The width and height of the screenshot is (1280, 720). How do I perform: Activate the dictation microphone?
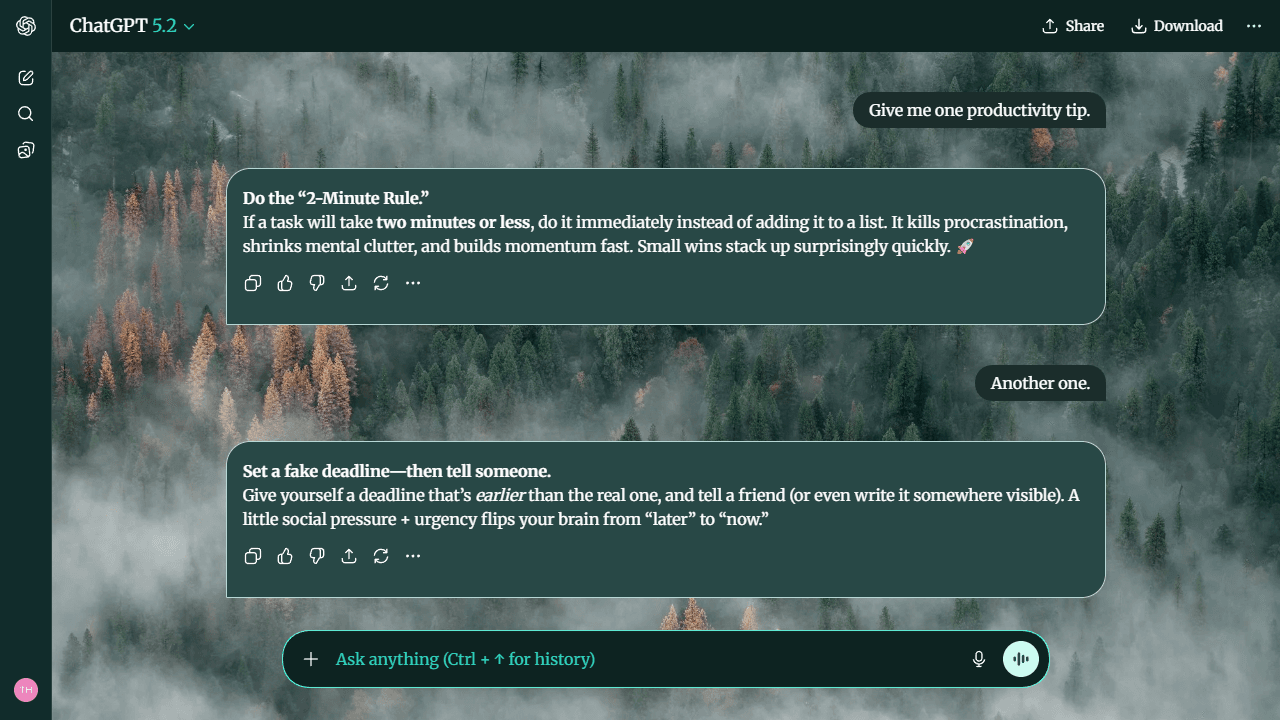click(978, 659)
